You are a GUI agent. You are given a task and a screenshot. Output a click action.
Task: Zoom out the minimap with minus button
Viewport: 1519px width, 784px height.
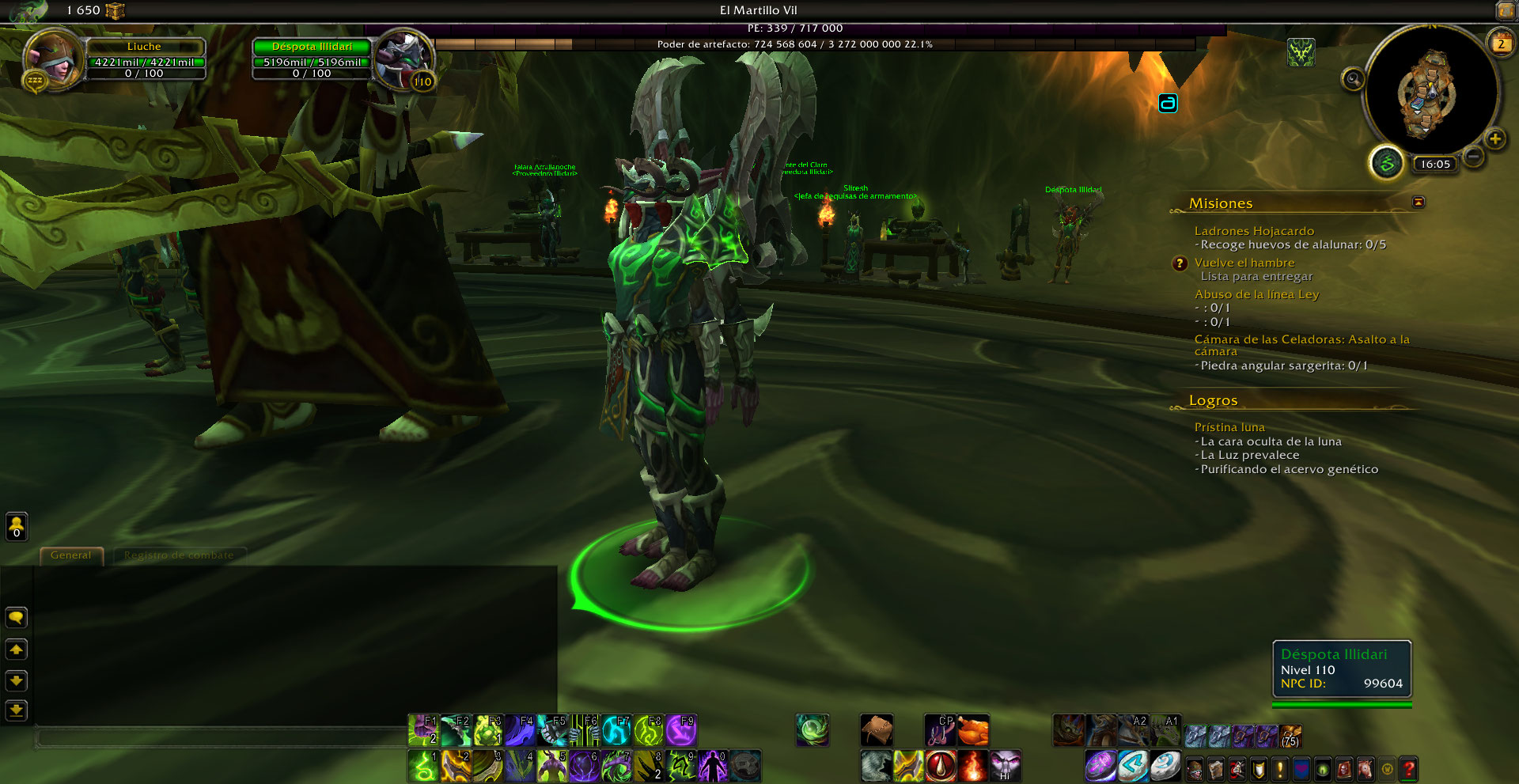click(1473, 157)
